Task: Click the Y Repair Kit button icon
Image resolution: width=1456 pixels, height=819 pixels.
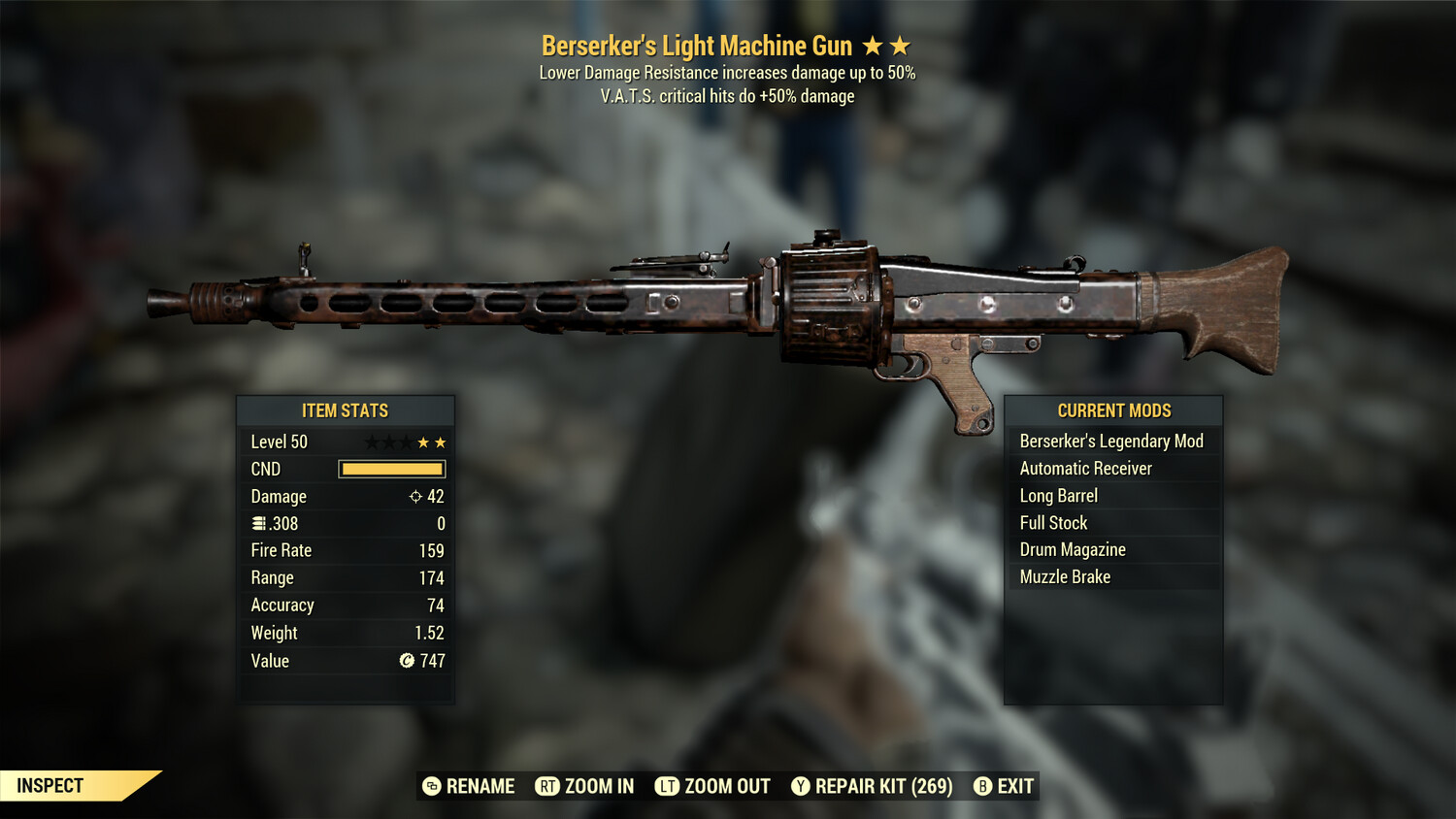Action: 801,786
